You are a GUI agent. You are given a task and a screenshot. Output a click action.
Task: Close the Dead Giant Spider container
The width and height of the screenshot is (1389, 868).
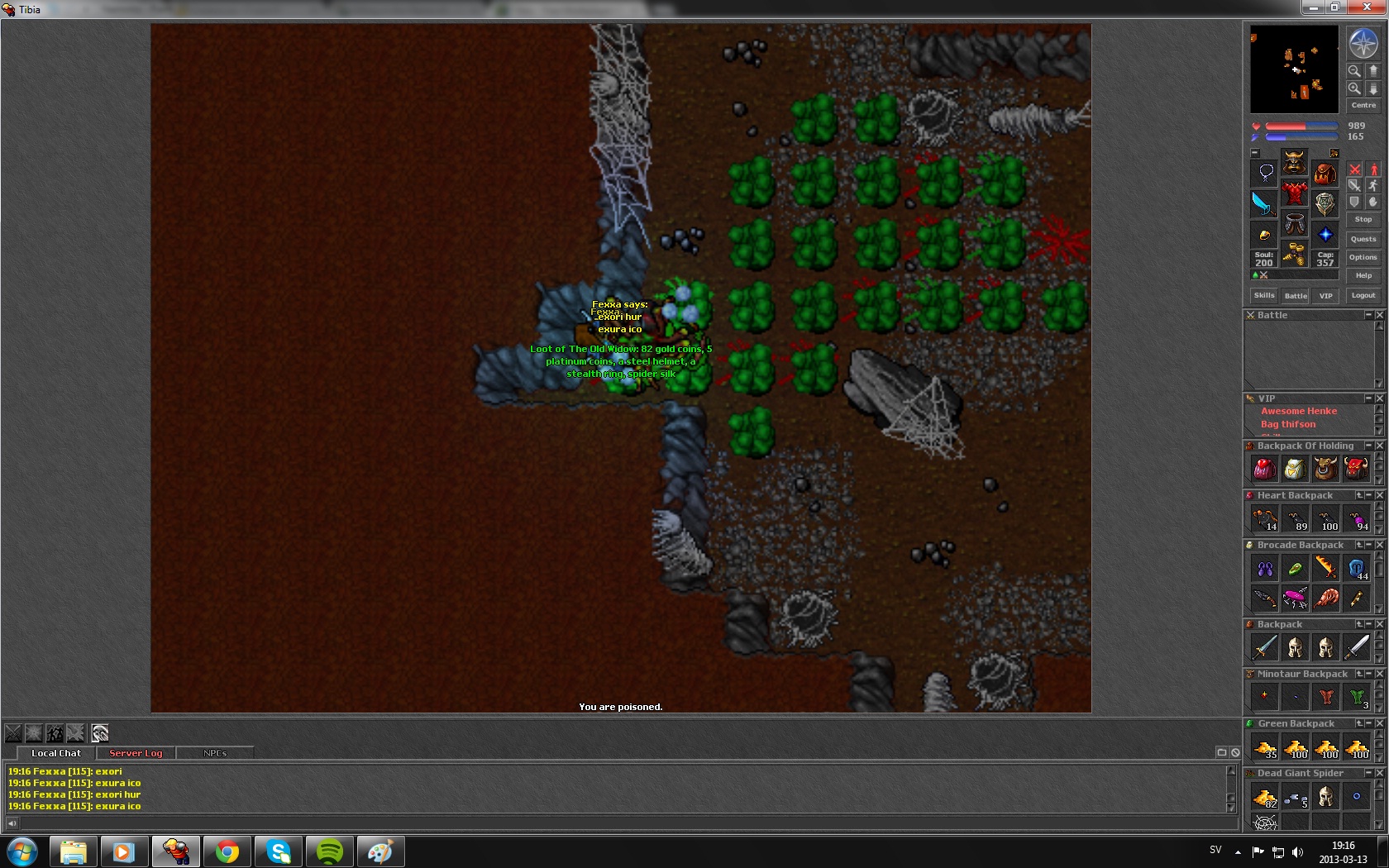click(1379, 773)
